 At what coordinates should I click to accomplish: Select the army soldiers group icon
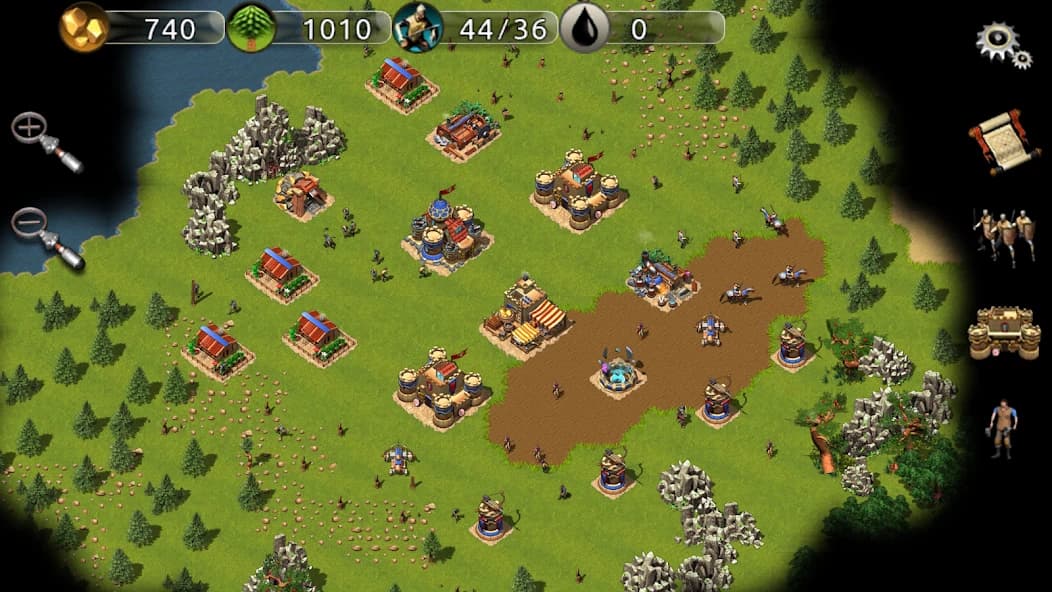click(x=1004, y=236)
